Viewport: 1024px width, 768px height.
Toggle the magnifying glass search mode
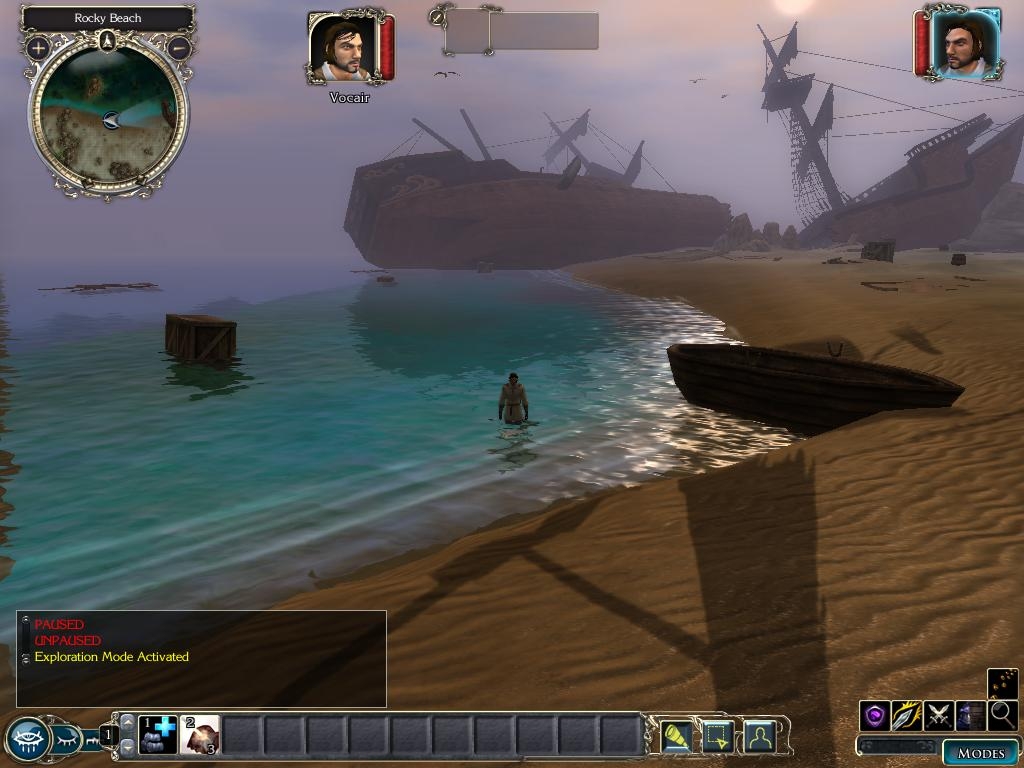coord(1003,716)
